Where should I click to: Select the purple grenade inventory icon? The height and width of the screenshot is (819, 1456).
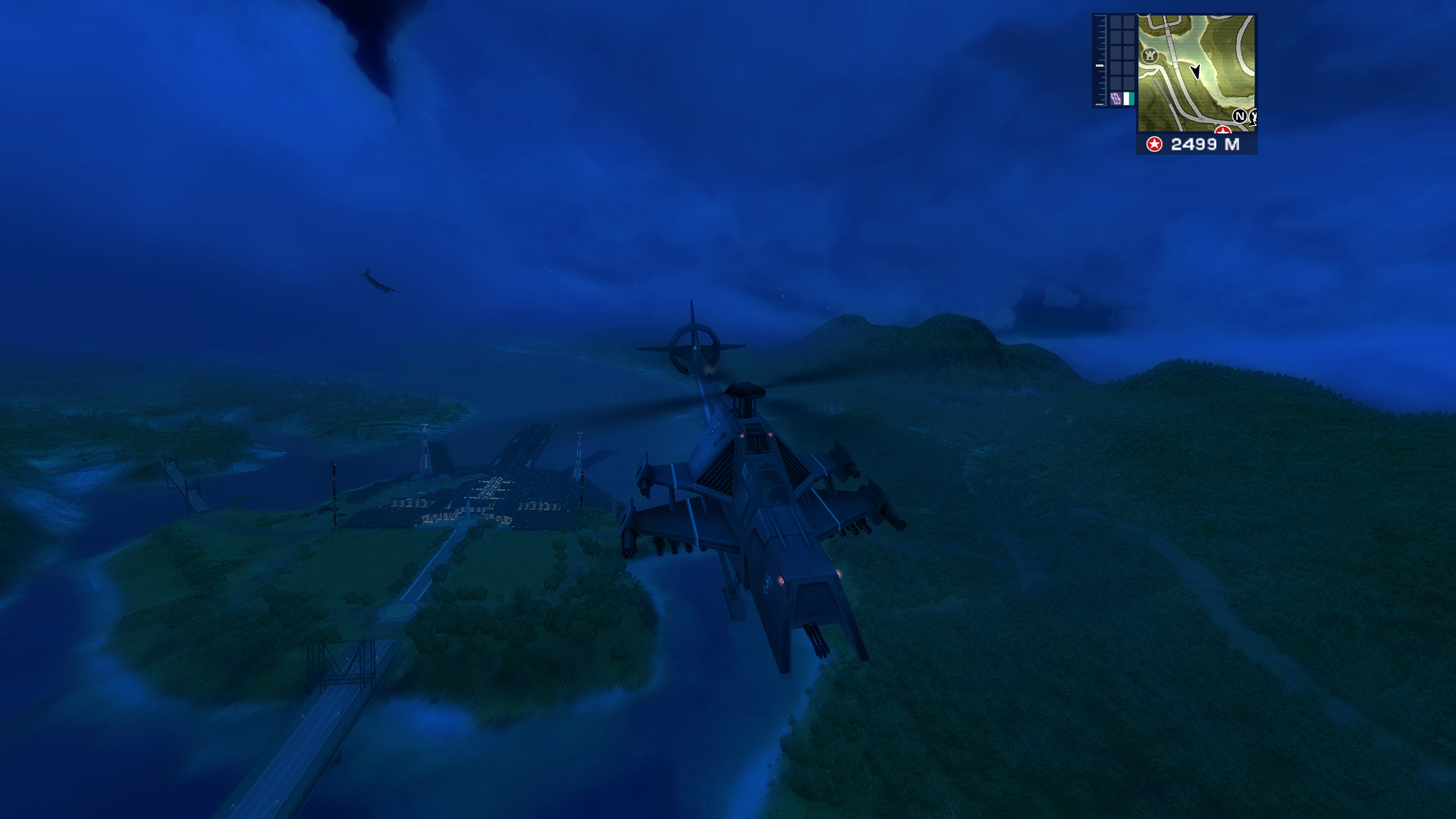coord(1116,98)
